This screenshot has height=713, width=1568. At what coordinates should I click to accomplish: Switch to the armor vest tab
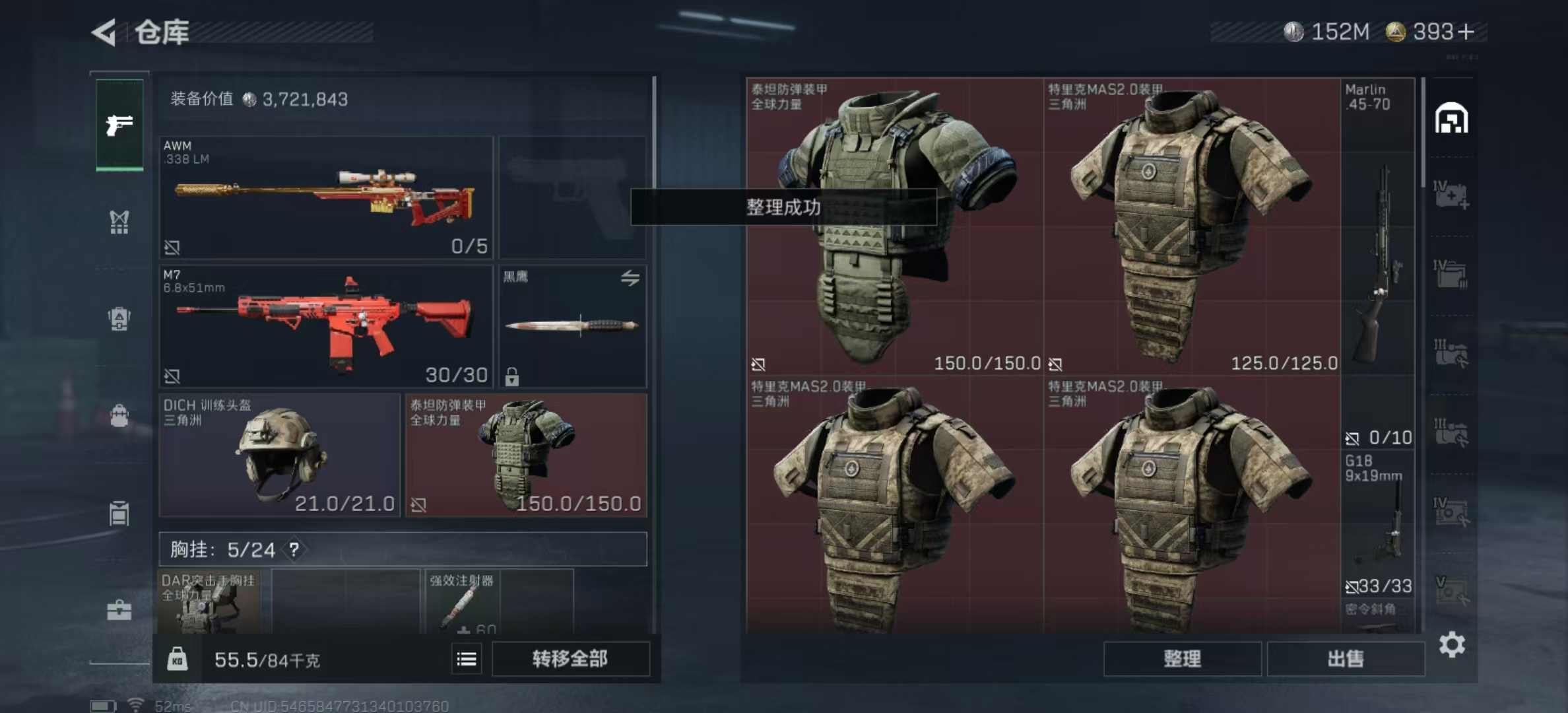pyautogui.click(x=119, y=222)
